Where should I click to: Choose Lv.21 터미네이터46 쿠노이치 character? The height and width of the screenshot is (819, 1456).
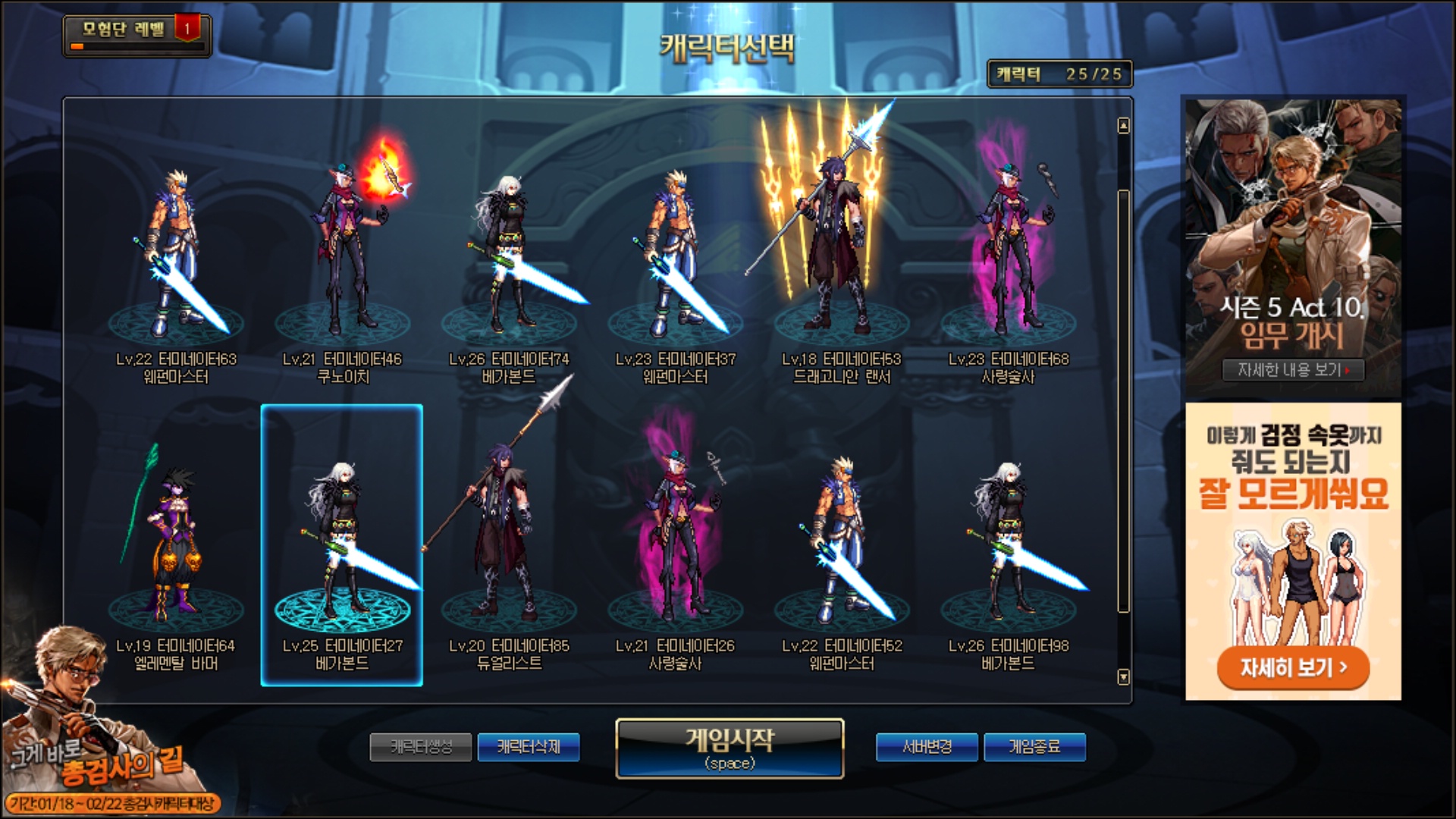point(343,258)
